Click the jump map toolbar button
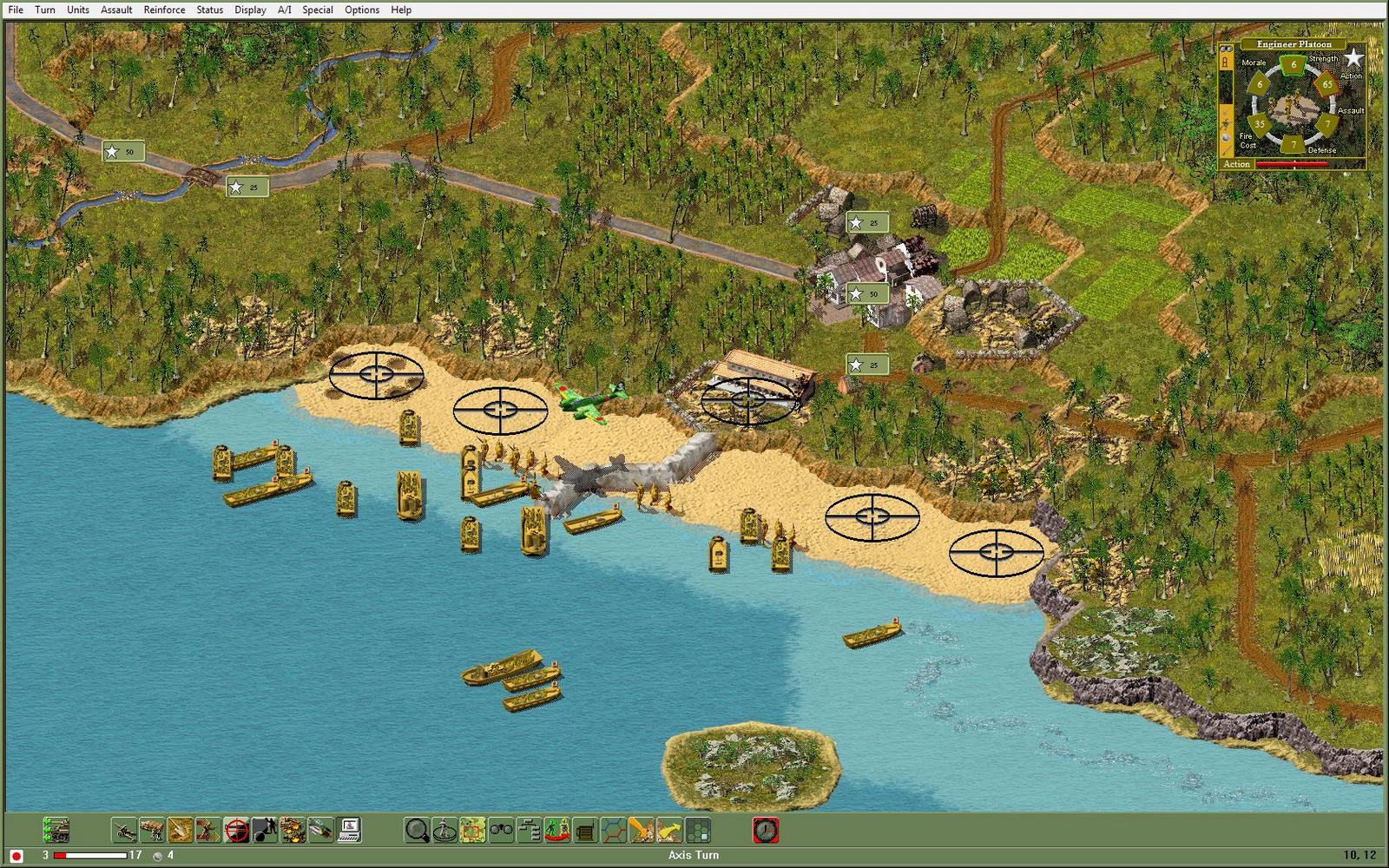 472,831
